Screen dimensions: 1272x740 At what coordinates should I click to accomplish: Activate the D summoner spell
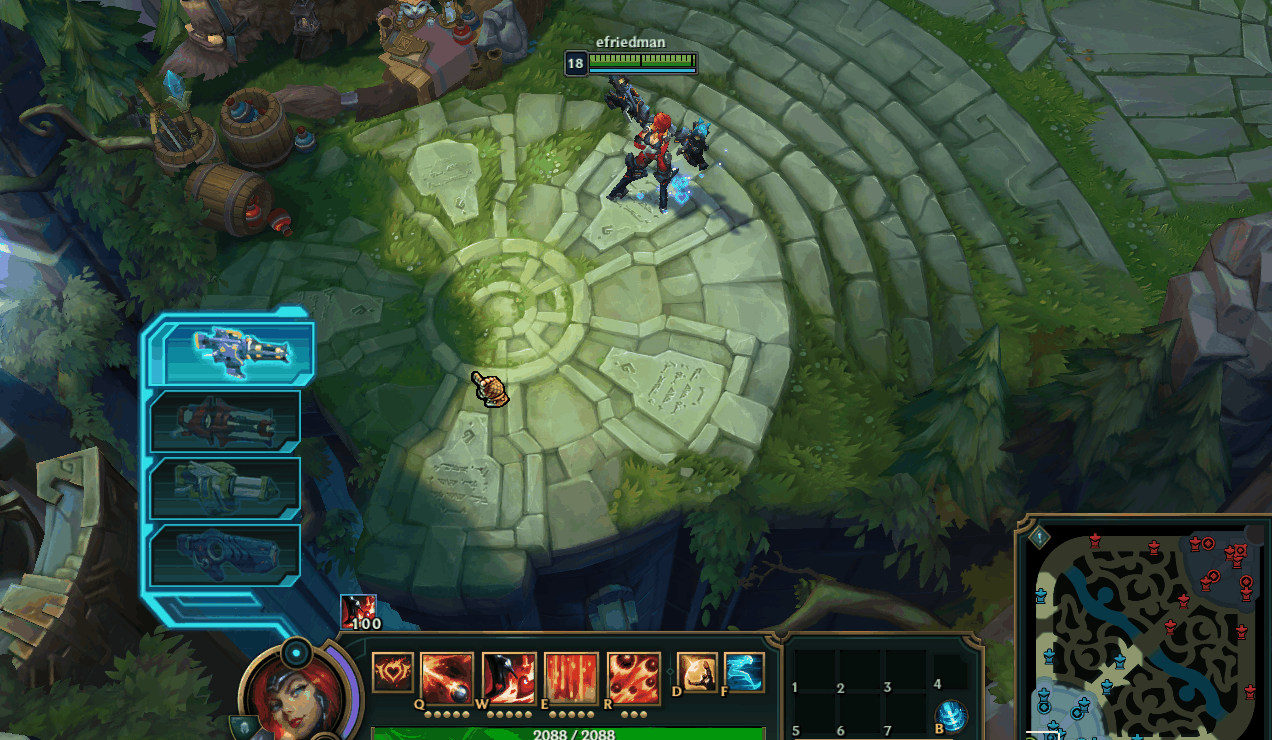[697, 672]
